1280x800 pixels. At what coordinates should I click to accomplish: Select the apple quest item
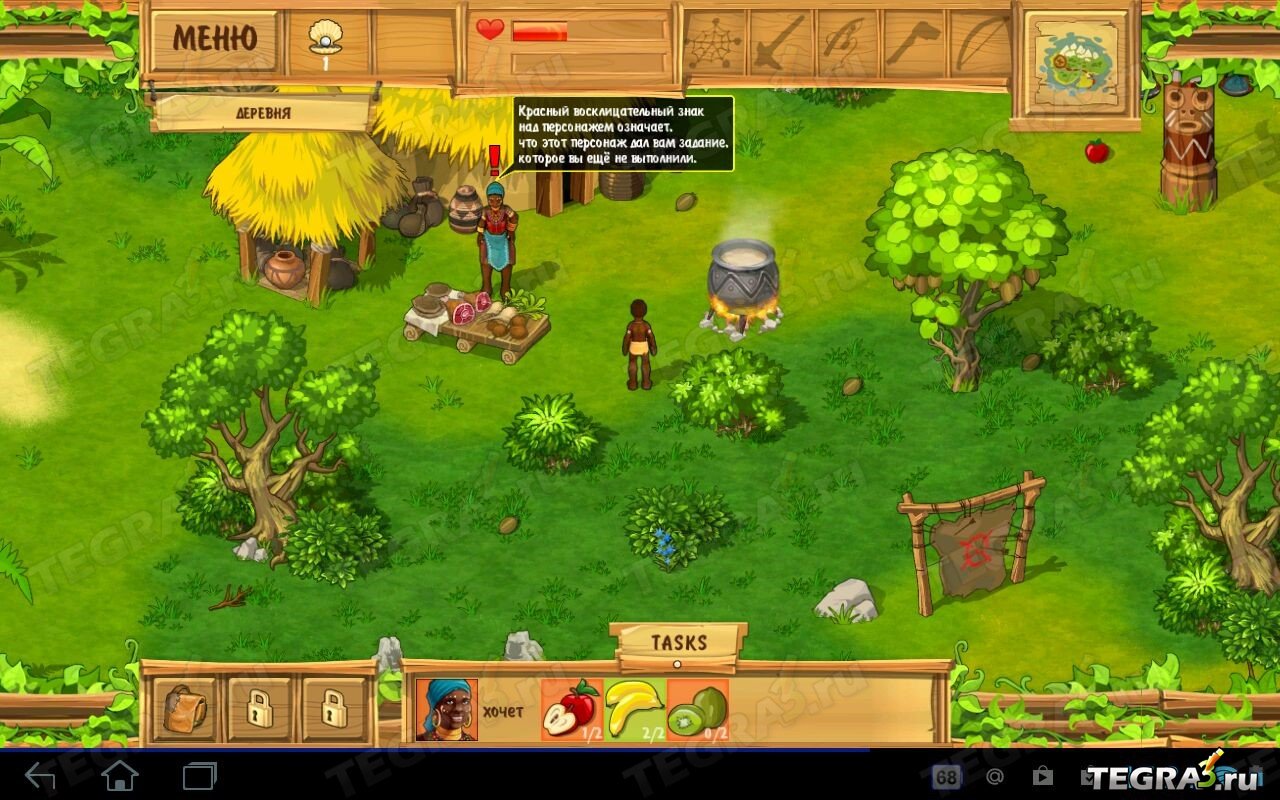pos(571,710)
